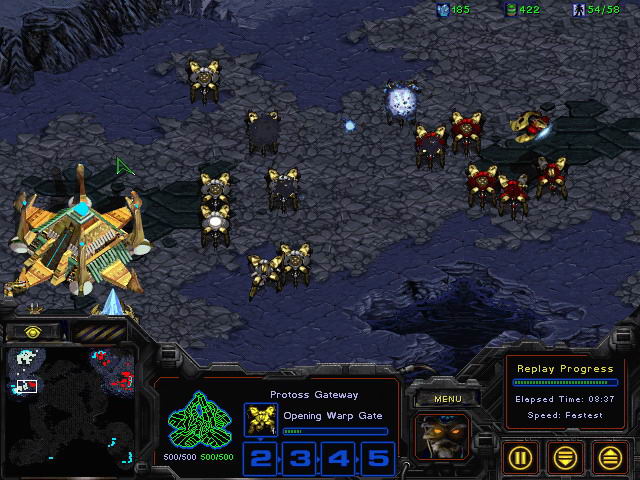The width and height of the screenshot is (640, 480).
Task: Click the striped button above the minimap
Action: point(99,331)
